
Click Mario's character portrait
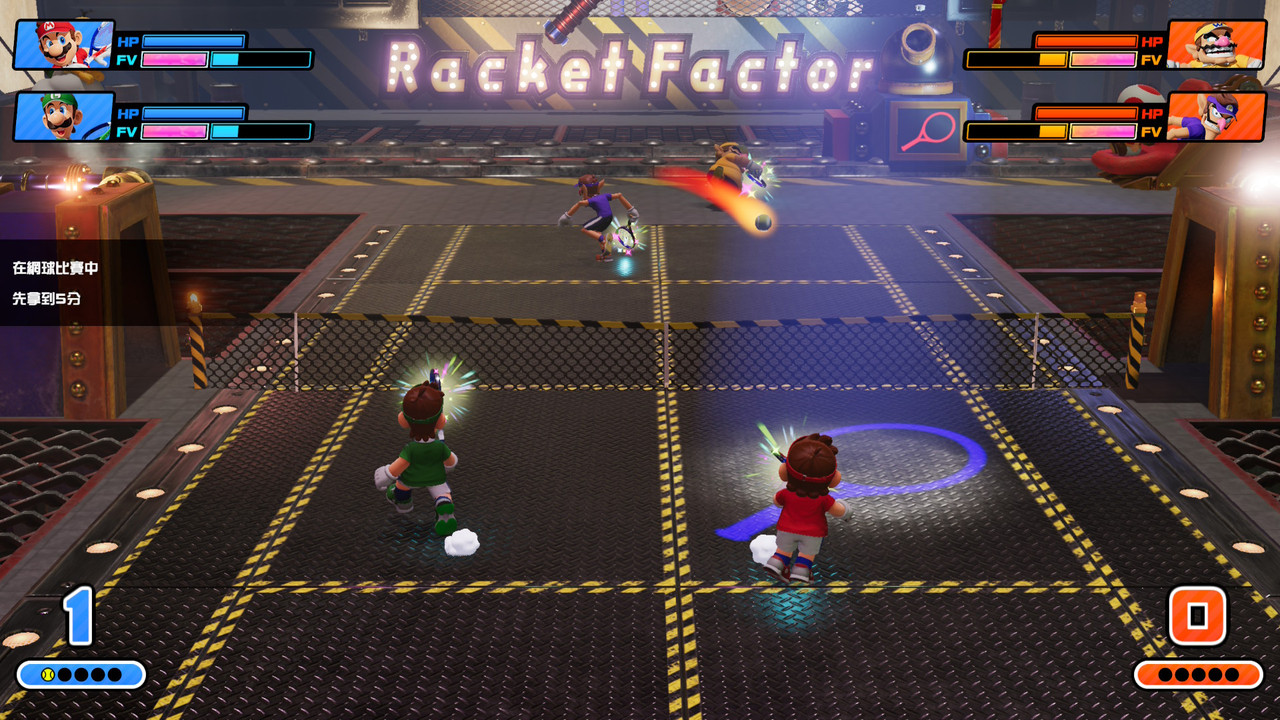[62, 45]
